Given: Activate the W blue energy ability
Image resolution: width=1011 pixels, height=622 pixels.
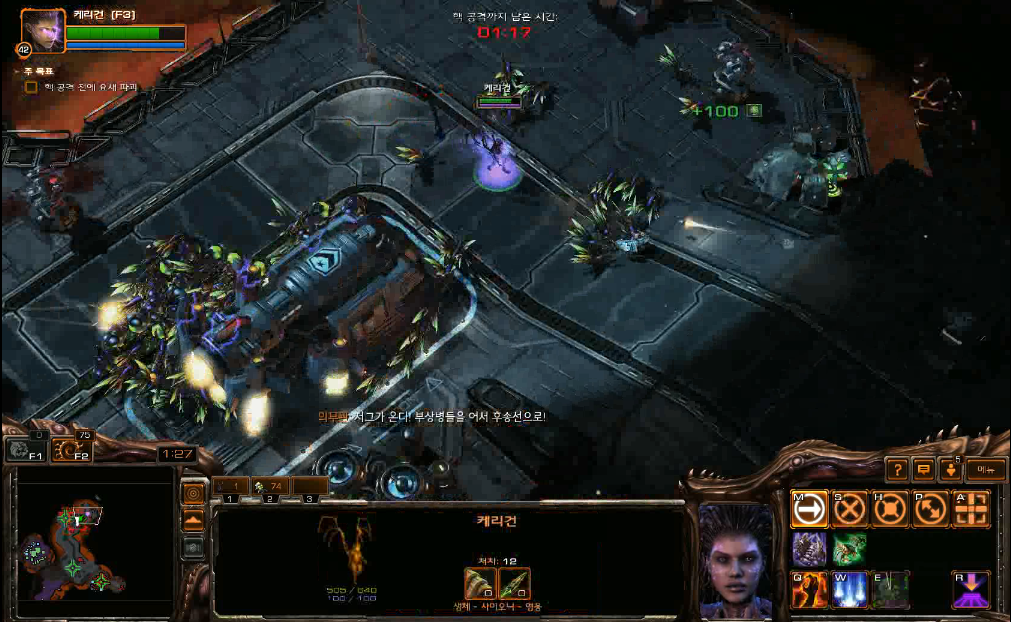Looking at the screenshot, I should coord(850,590).
